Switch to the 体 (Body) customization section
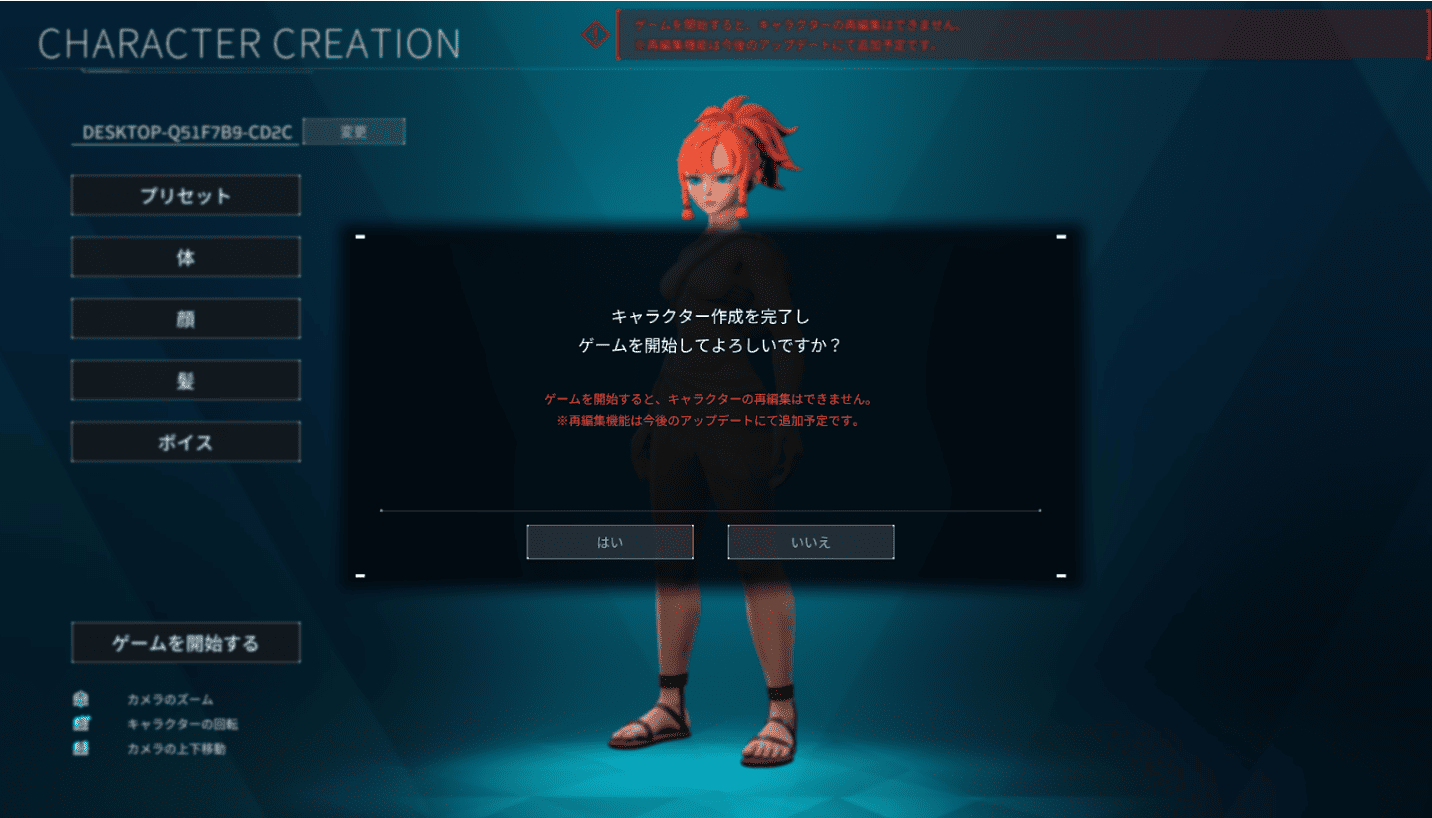 (x=185, y=256)
